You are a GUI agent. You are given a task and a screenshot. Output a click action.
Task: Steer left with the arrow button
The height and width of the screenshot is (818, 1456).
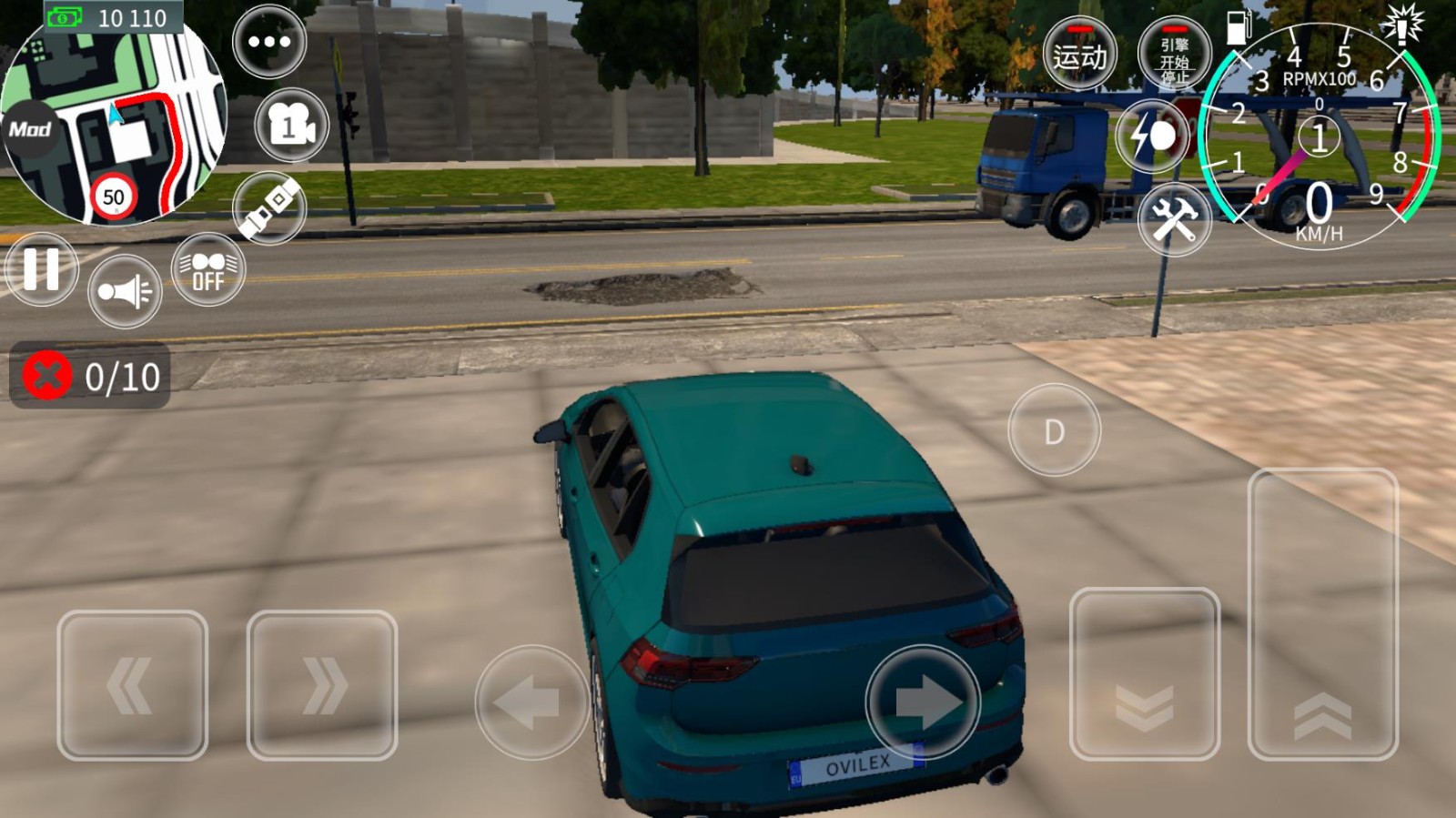click(531, 702)
